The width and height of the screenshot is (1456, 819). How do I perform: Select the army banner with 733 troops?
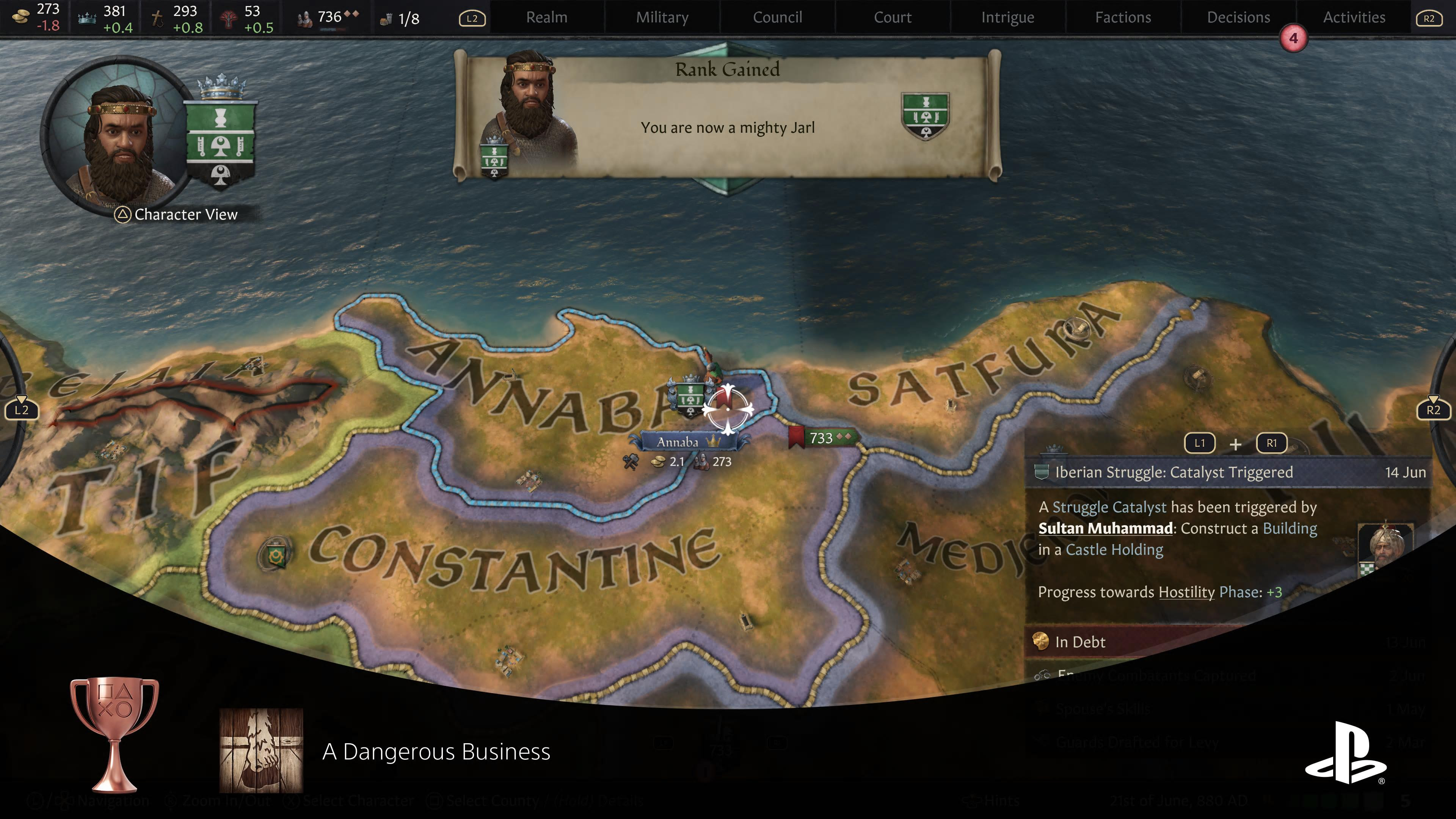point(822,438)
